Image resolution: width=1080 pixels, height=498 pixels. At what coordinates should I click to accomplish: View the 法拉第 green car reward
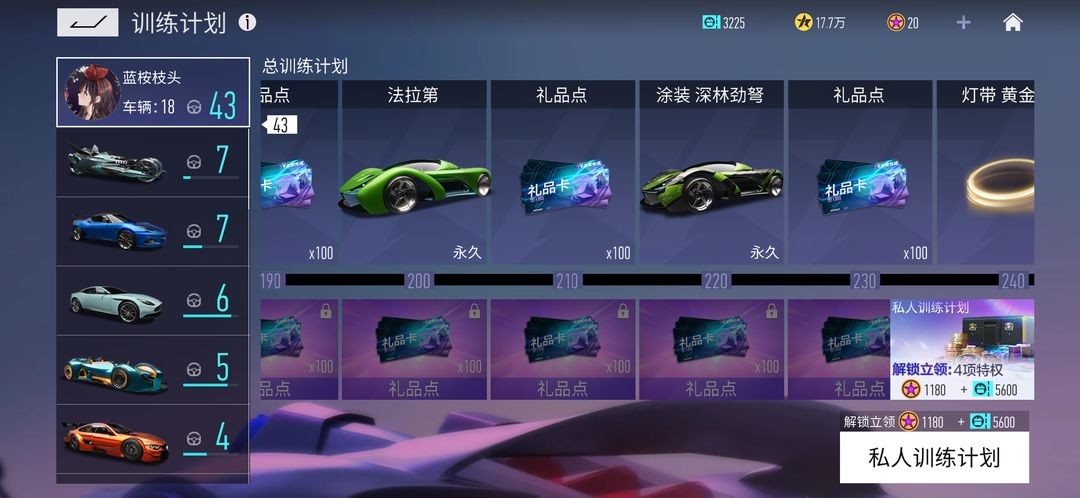click(414, 174)
